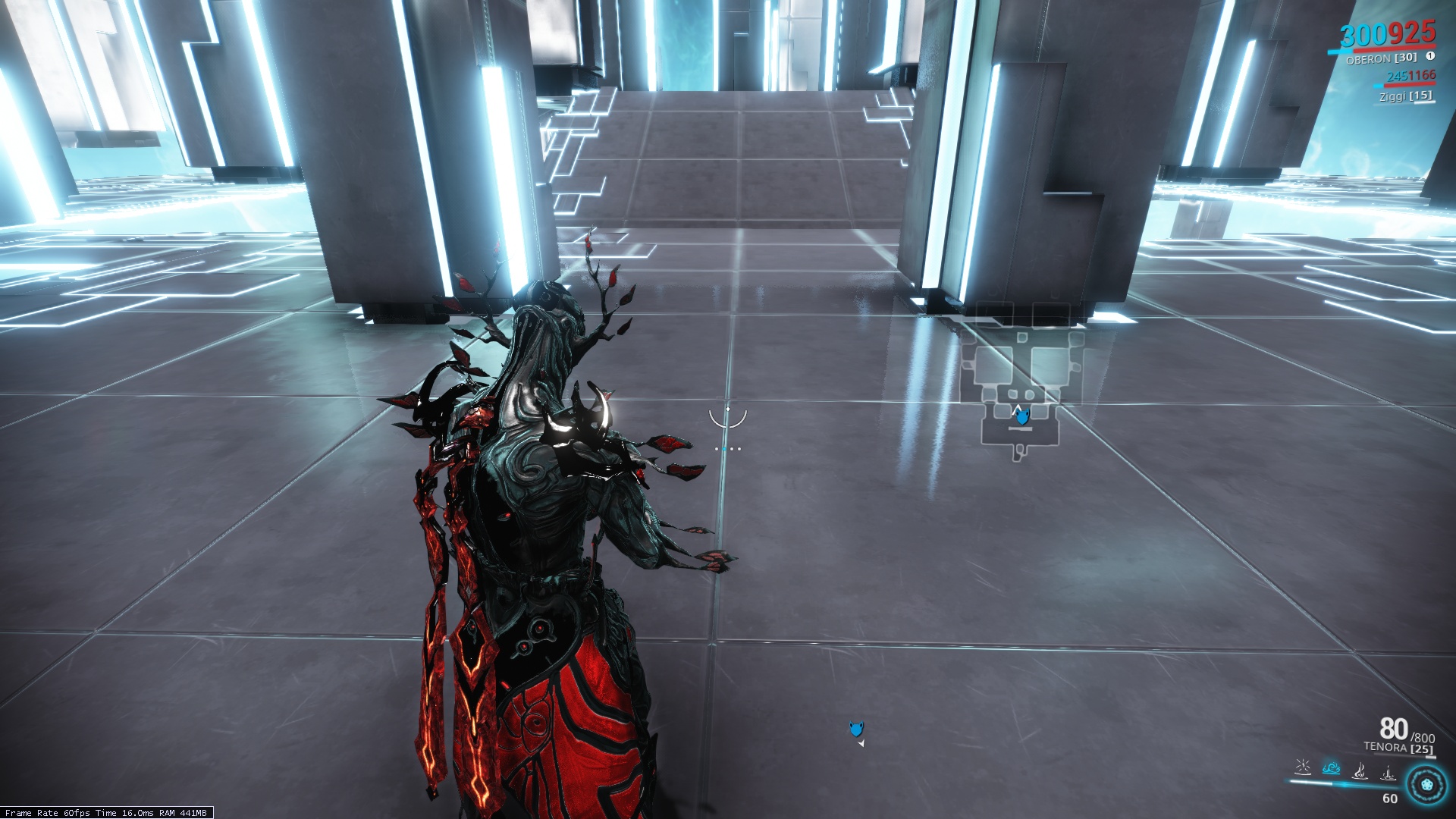Viewport: 1456px width, 819px height.
Task: Collapse the frame rate overlay
Action: pos(106,811)
